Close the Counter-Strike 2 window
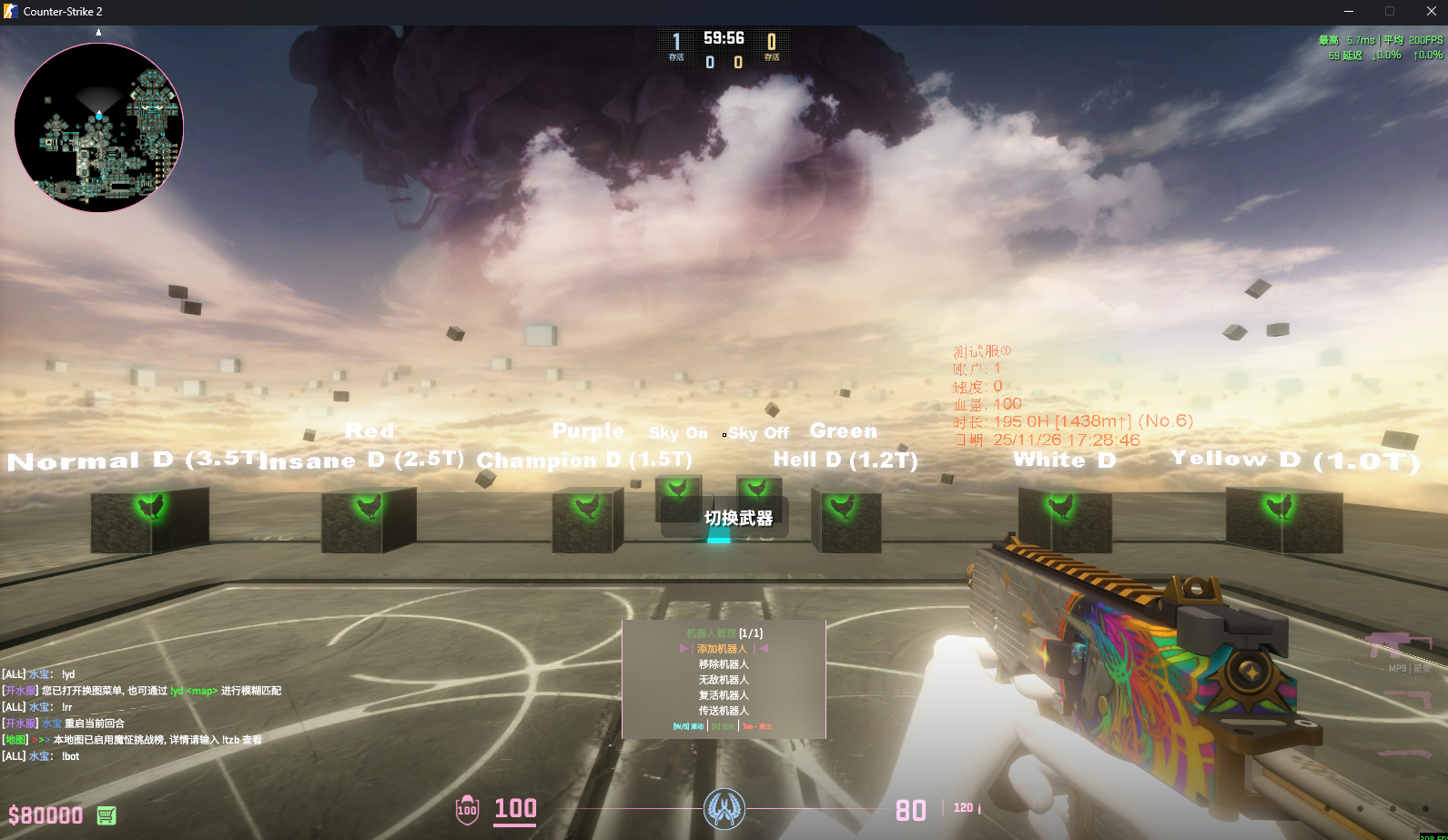Viewport: 1448px width, 840px height. (x=1431, y=11)
